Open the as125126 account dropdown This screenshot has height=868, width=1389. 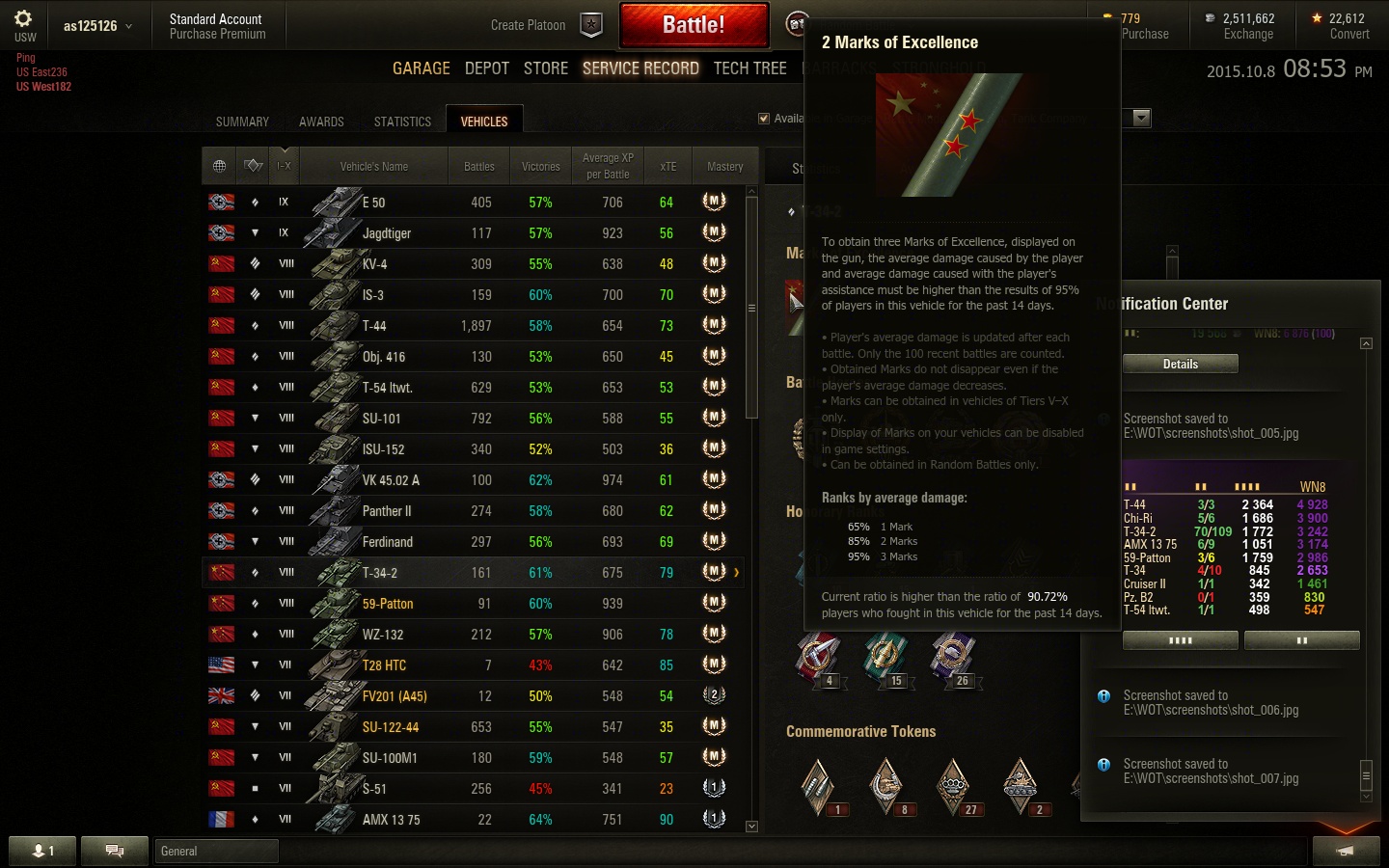[97, 26]
